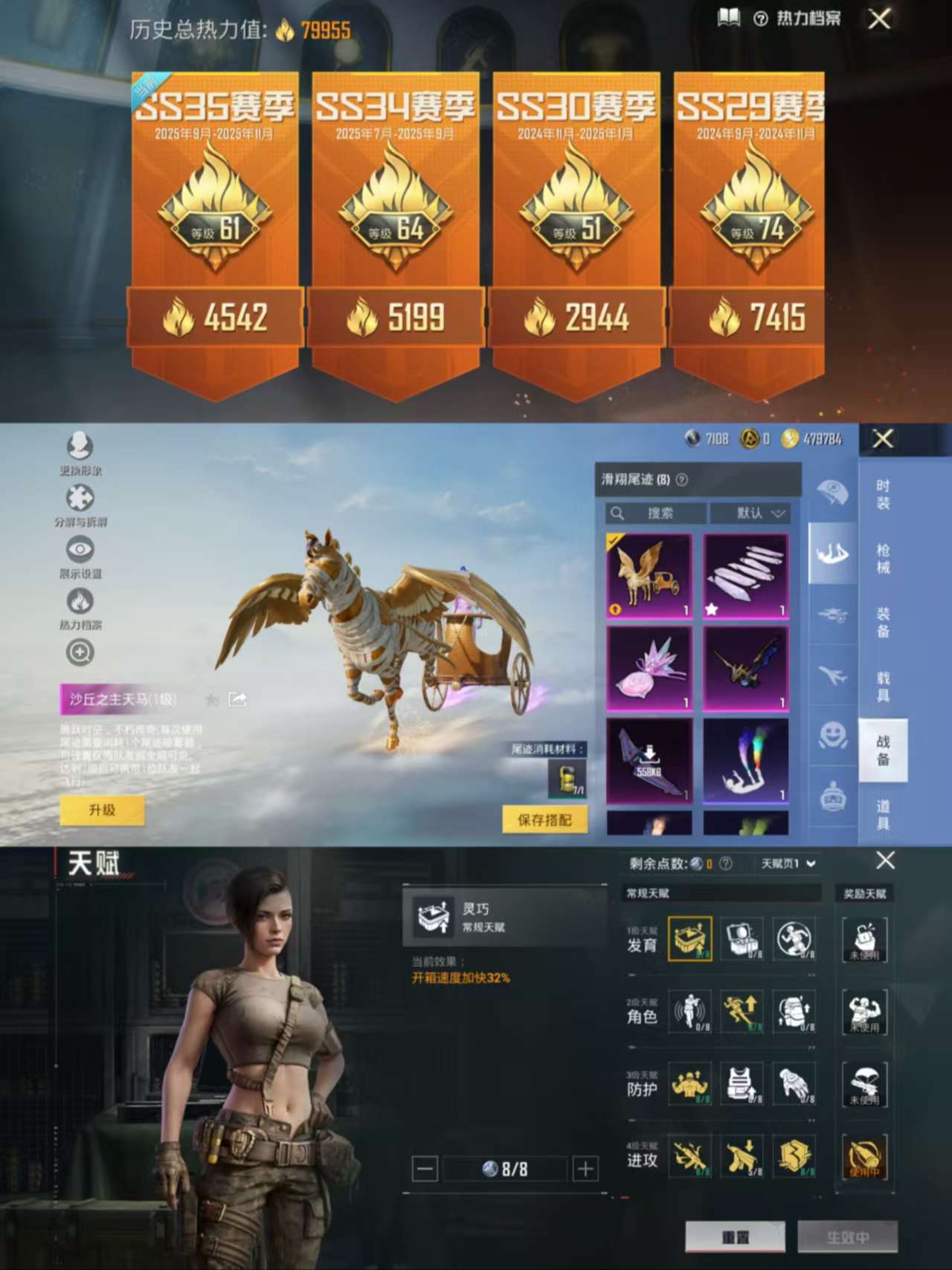Open the 更换形象 character change option
The height and width of the screenshot is (1270, 952).
point(80,453)
